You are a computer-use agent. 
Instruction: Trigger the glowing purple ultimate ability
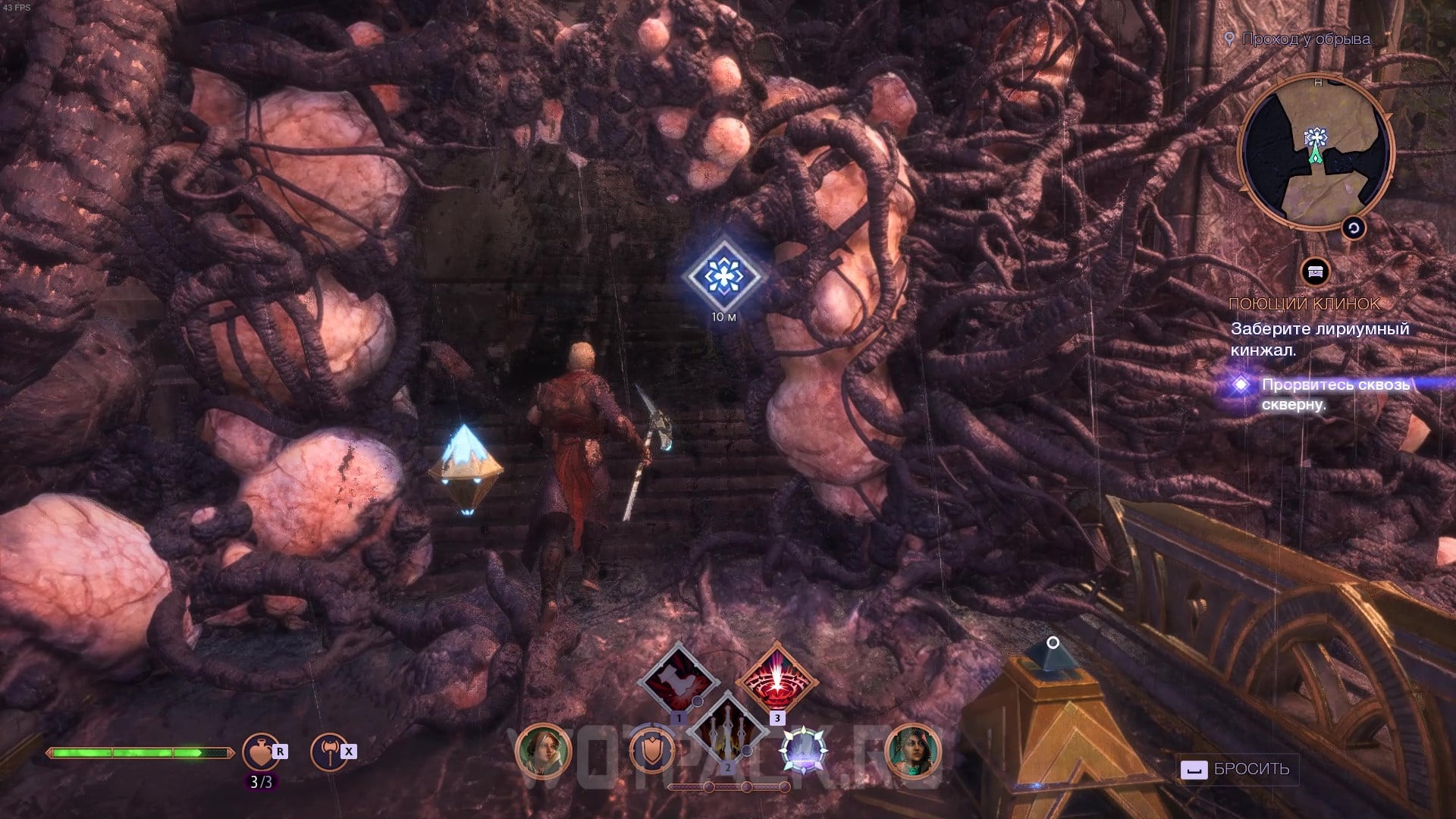point(802,751)
